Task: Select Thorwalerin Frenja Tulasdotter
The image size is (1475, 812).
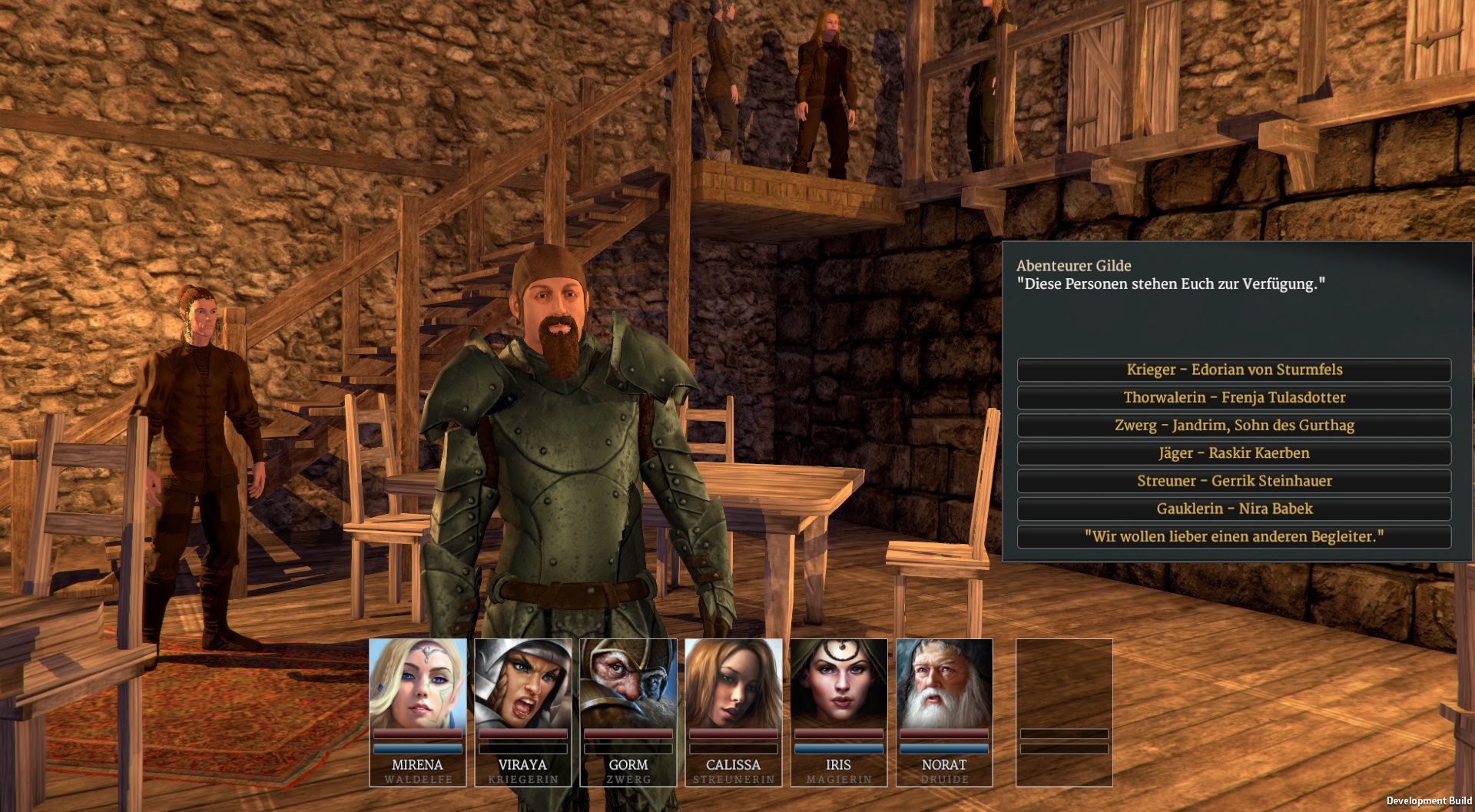Action: point(1234,397)
